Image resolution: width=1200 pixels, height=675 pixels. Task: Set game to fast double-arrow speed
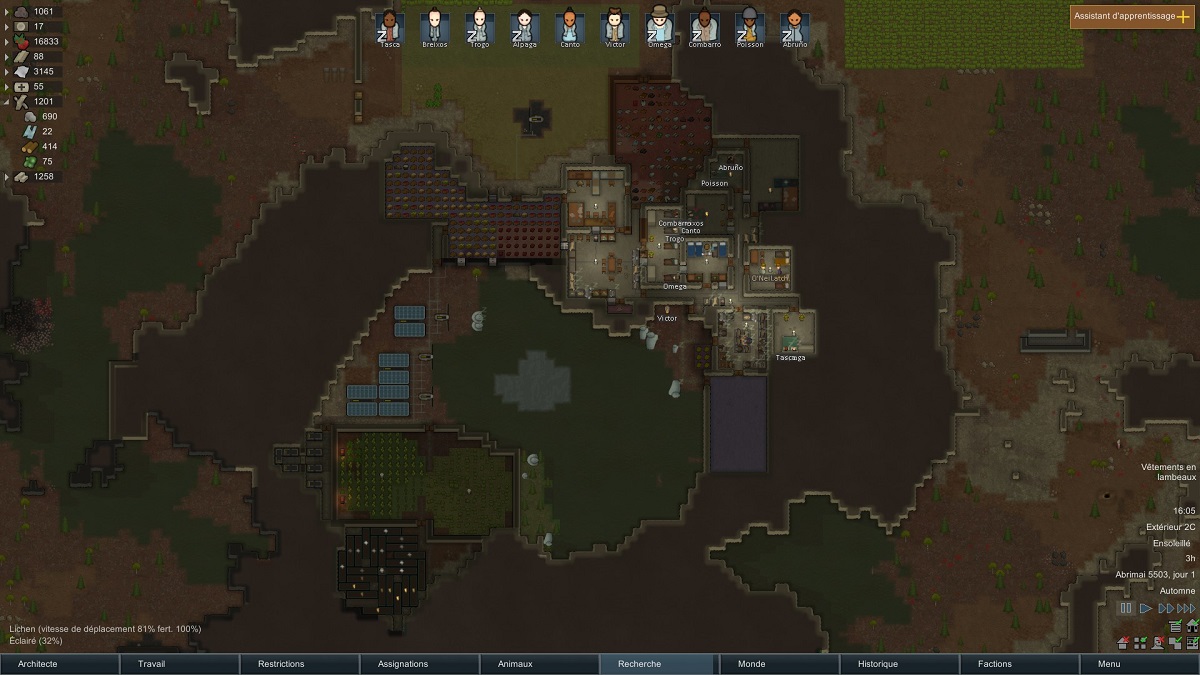(x=1165, y=608)
